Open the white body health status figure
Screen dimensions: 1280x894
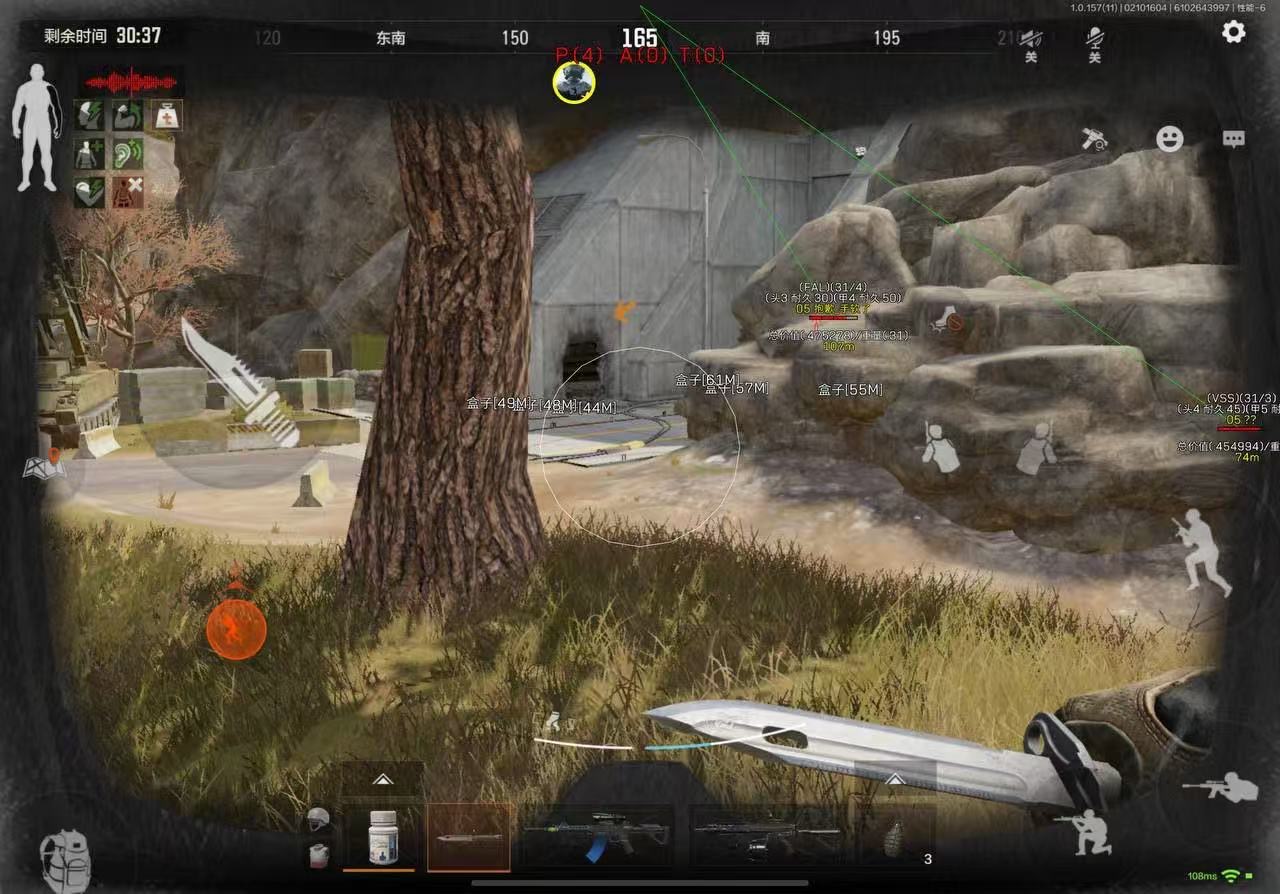point(36,127)
